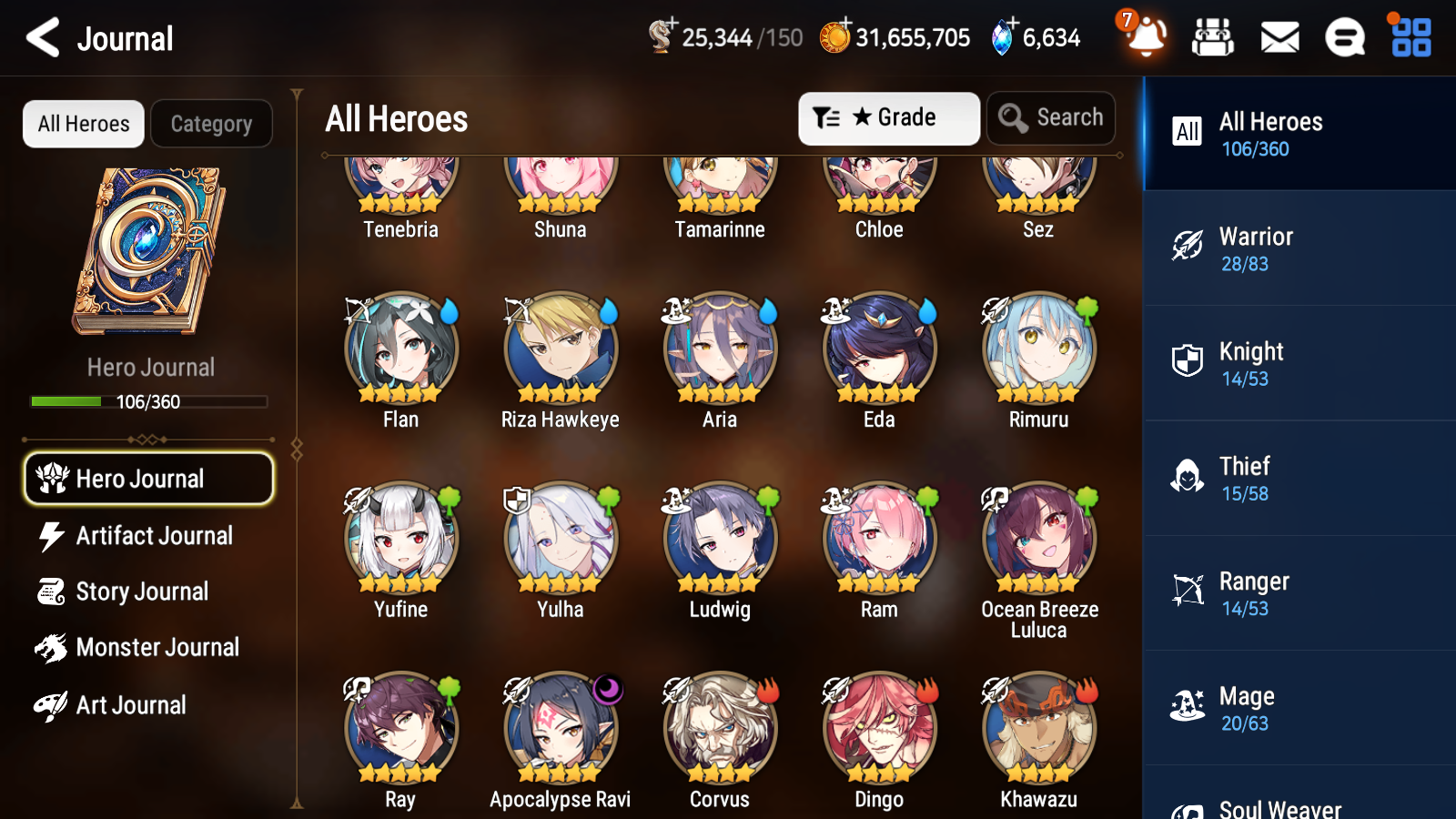Image resolution: width=1456 pixels, height=819 pixels.
Task: Open the Grade sort dropdown
Action: click(888, 117)
